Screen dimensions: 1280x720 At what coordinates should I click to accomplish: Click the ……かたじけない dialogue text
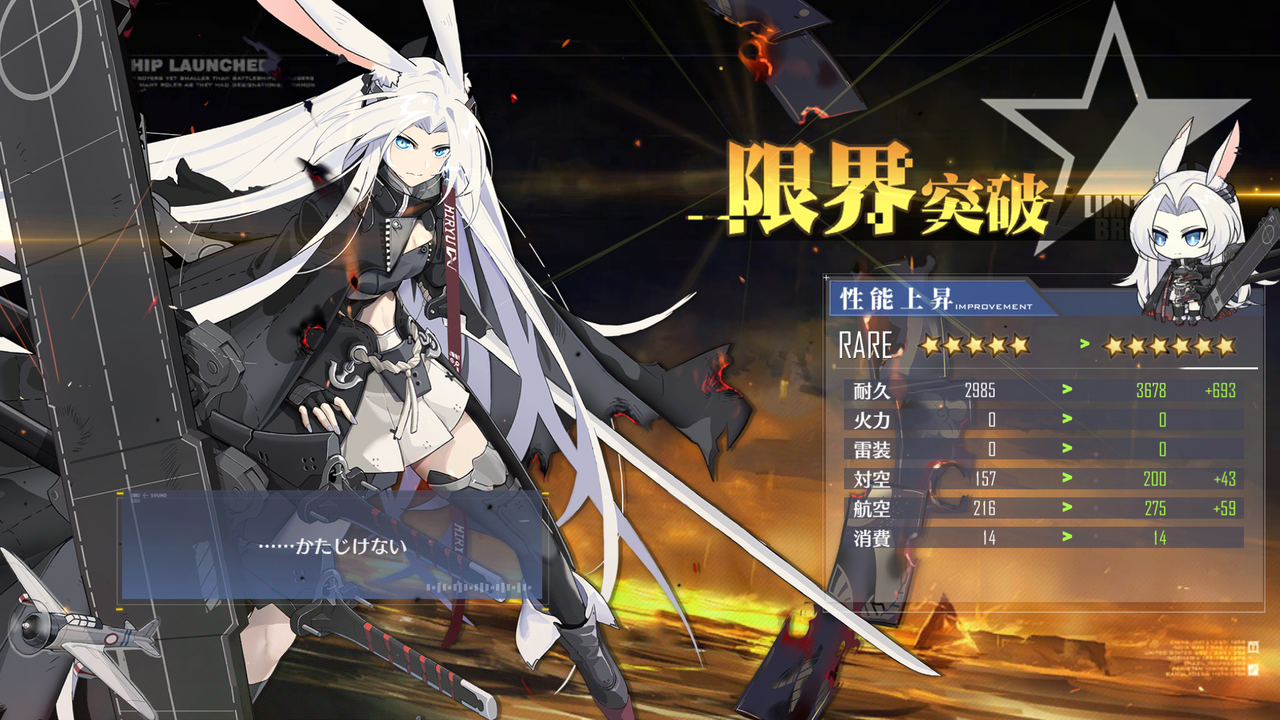point(333,548)
